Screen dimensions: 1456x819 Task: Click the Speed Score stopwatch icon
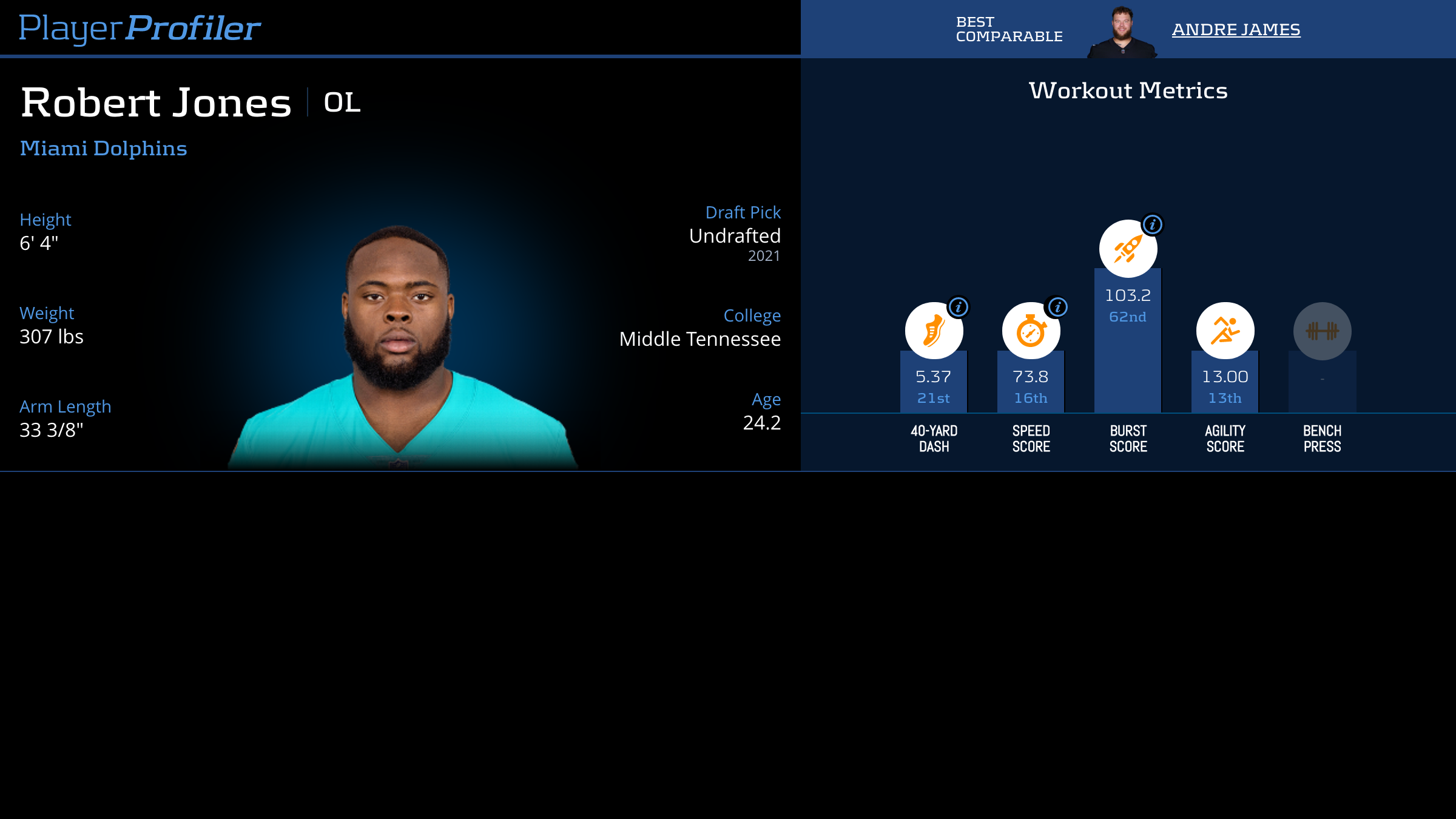click(x=1030, y=332)
